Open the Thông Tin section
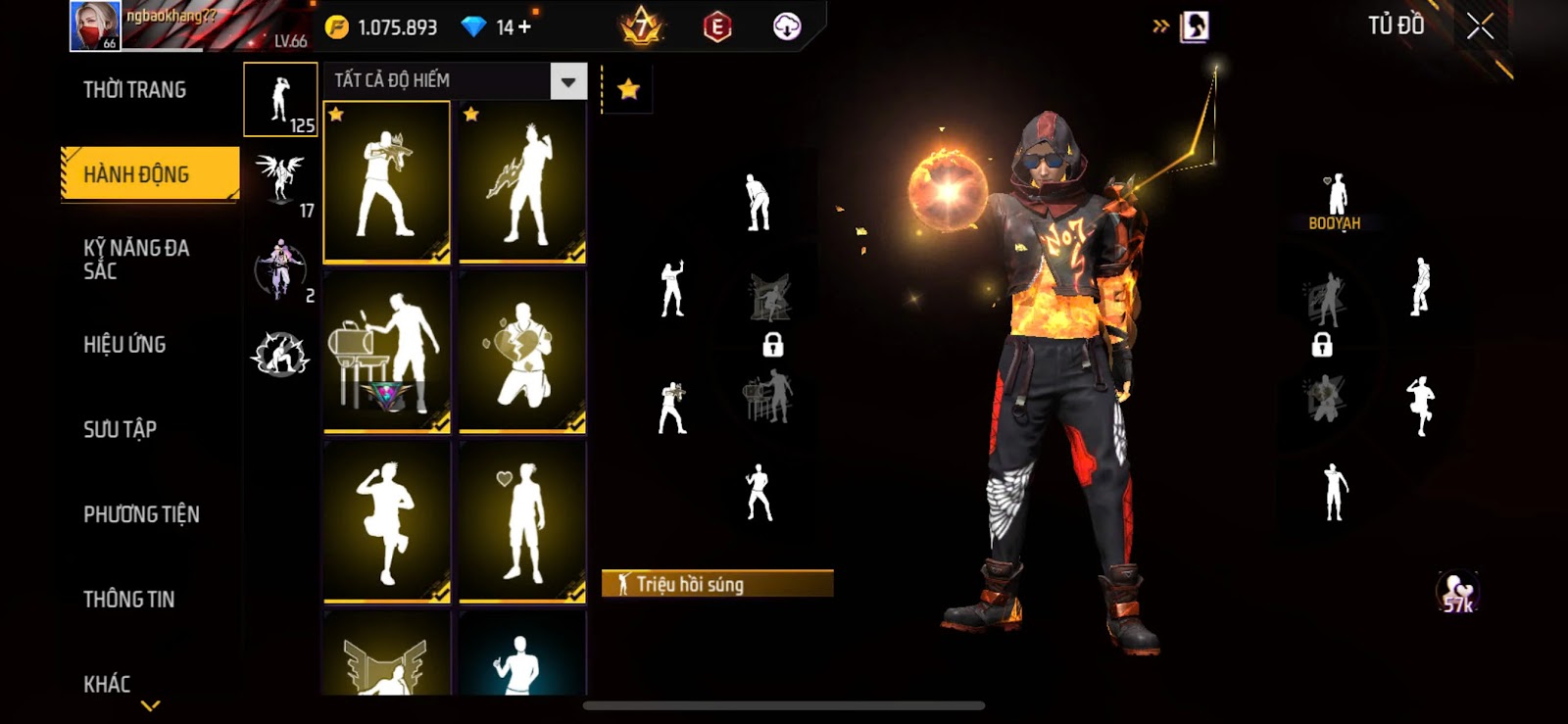The width and height of the screenshot is (1568, 724). pos(128,600)
